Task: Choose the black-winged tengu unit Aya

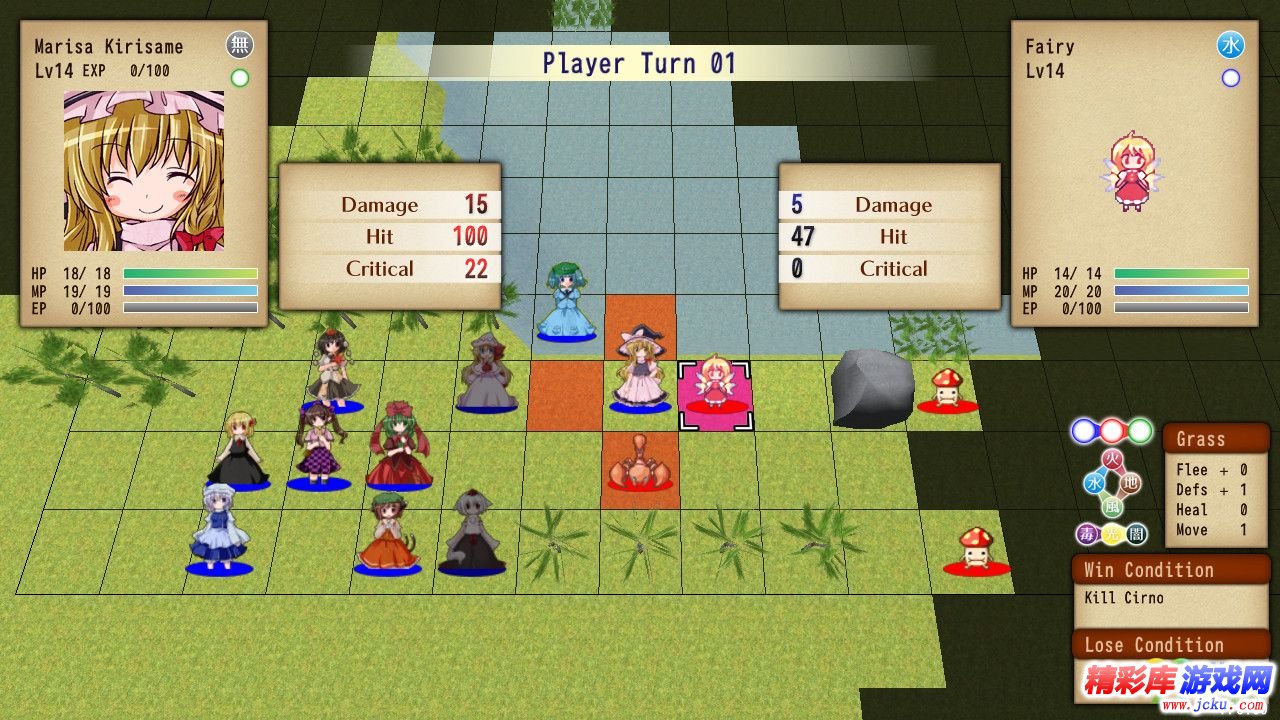Action: (x=332, y=370)
